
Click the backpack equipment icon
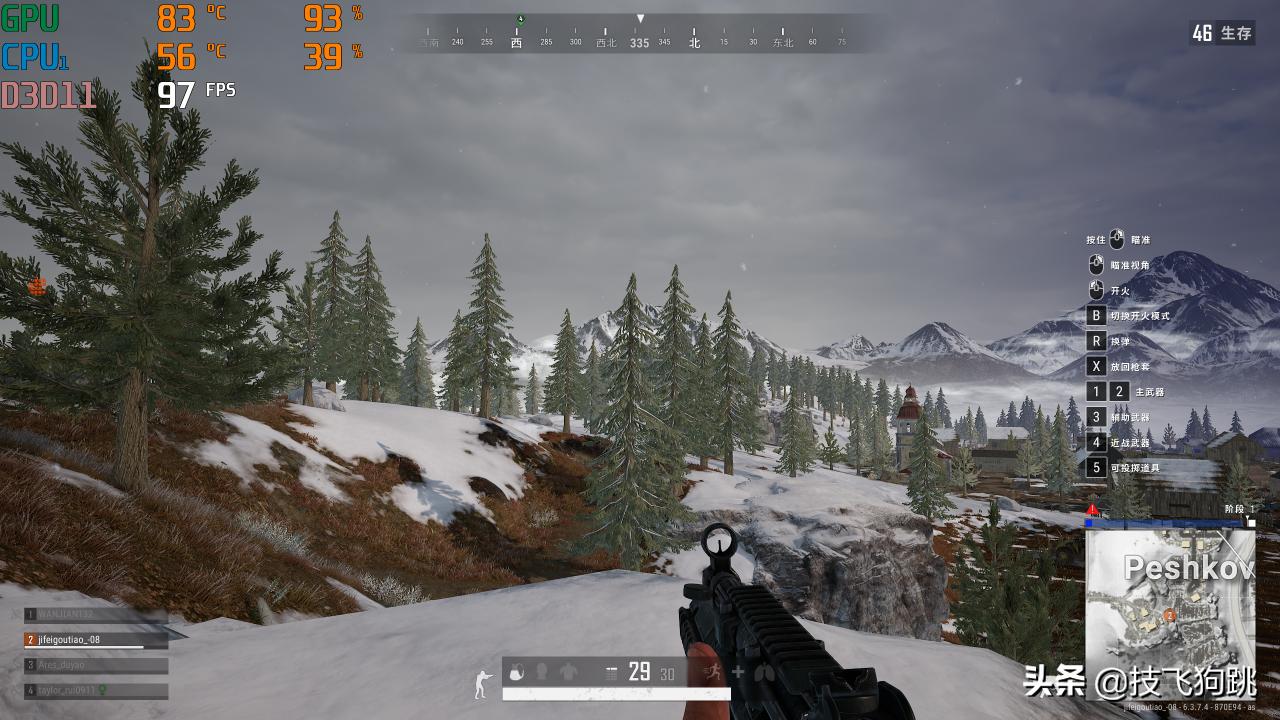click(x=518, y=672)
